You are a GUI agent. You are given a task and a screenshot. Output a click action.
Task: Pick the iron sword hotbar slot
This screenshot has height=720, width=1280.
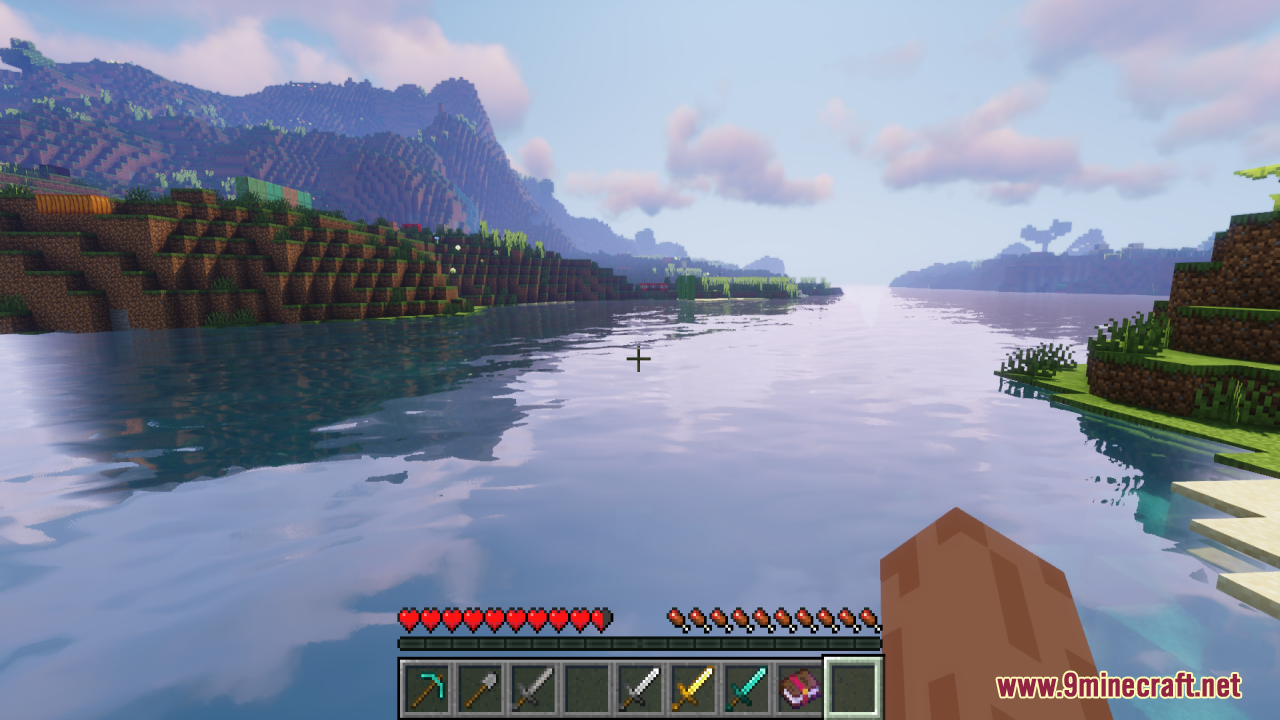(x=639, y=688)
